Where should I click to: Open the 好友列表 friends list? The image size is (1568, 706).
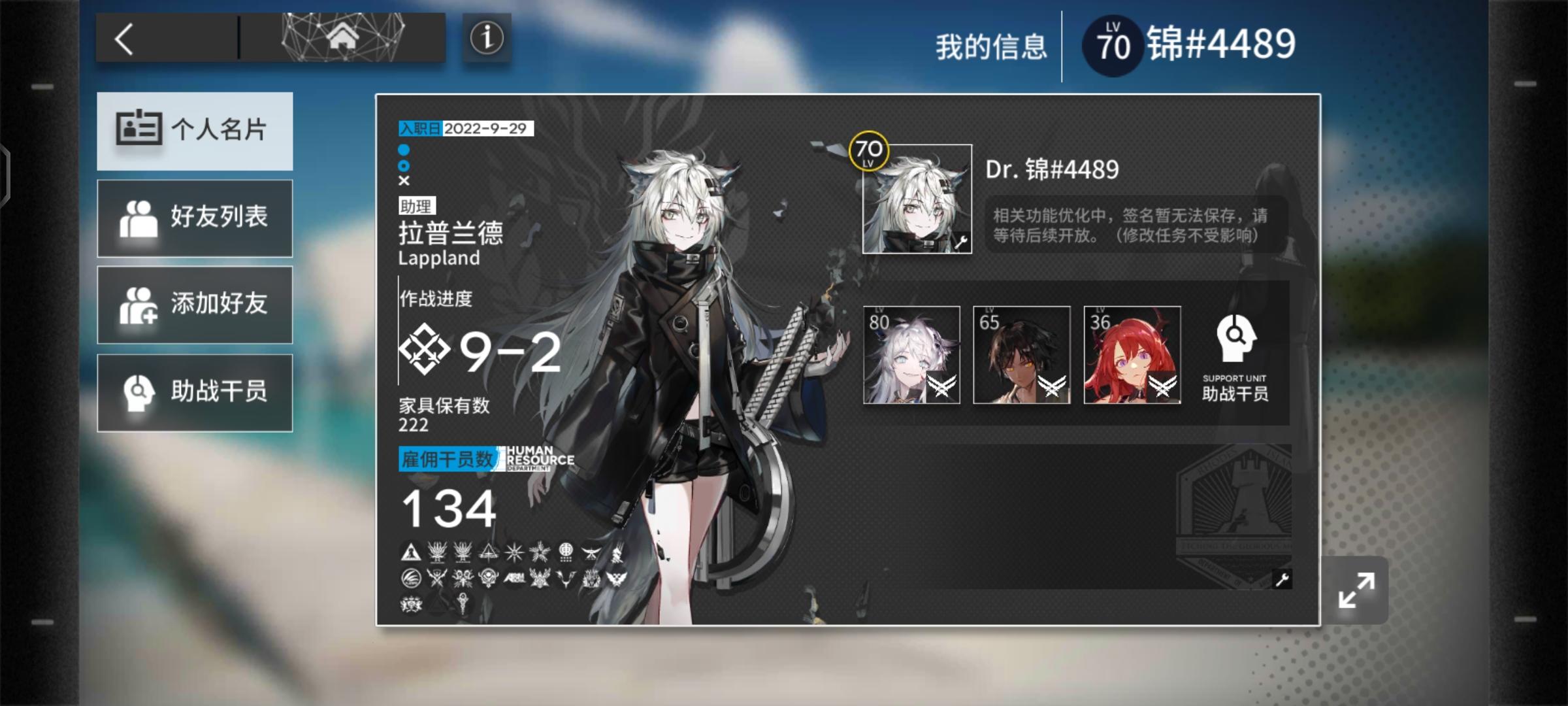click(194, 218)
